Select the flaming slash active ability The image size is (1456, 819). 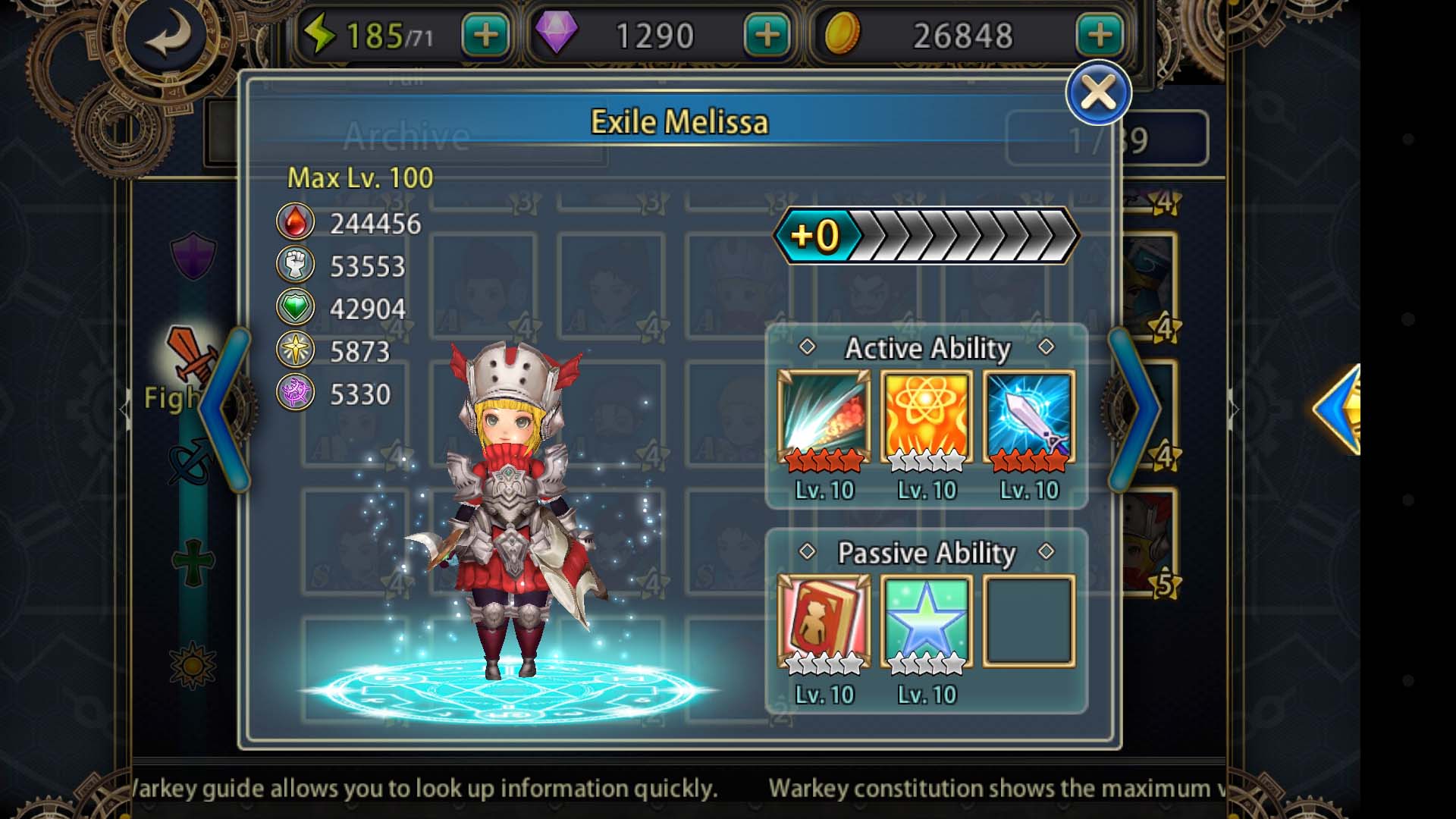pyautogui.click(x=824, y=417)
